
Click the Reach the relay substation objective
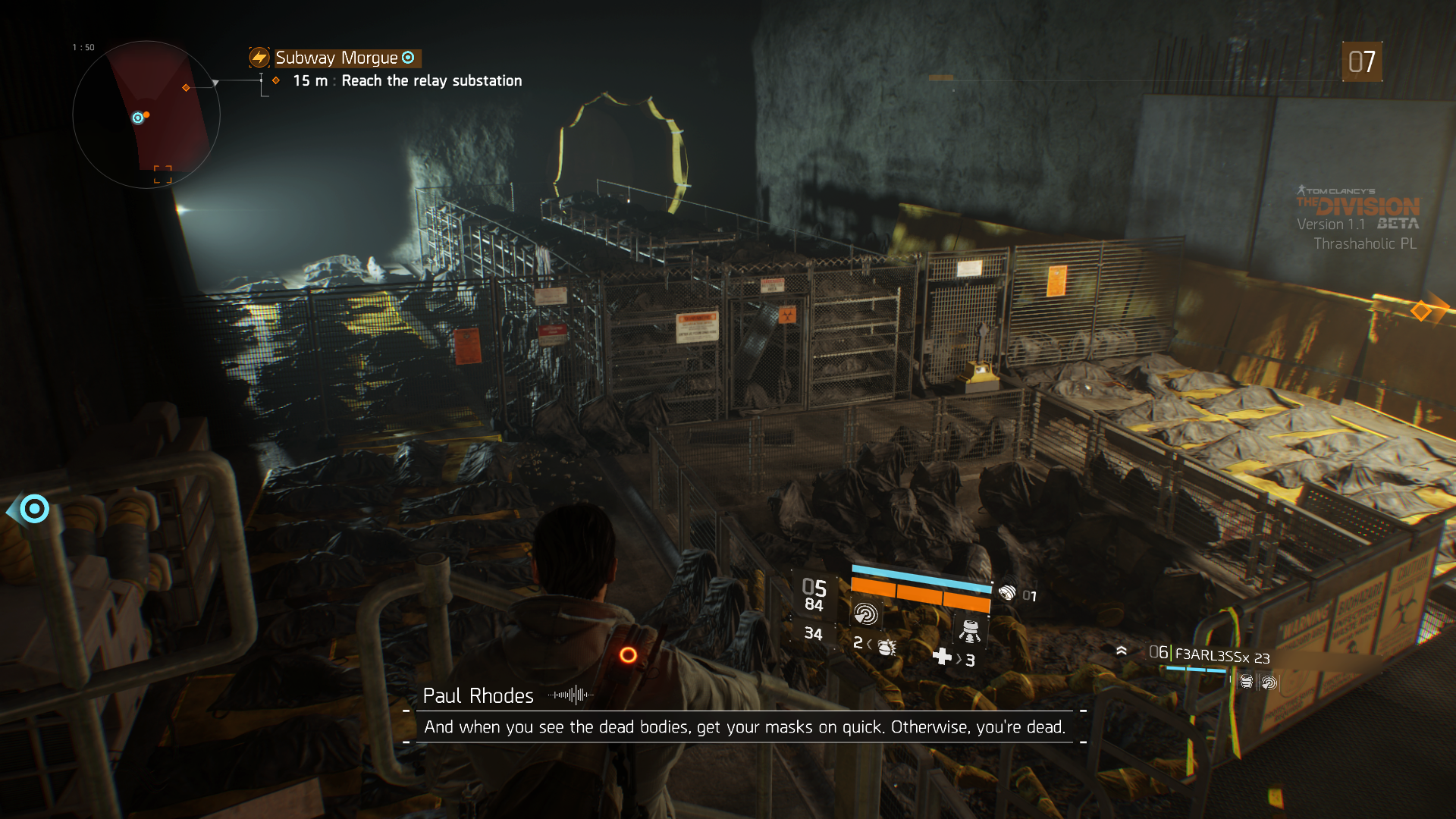tap(431, 81)
